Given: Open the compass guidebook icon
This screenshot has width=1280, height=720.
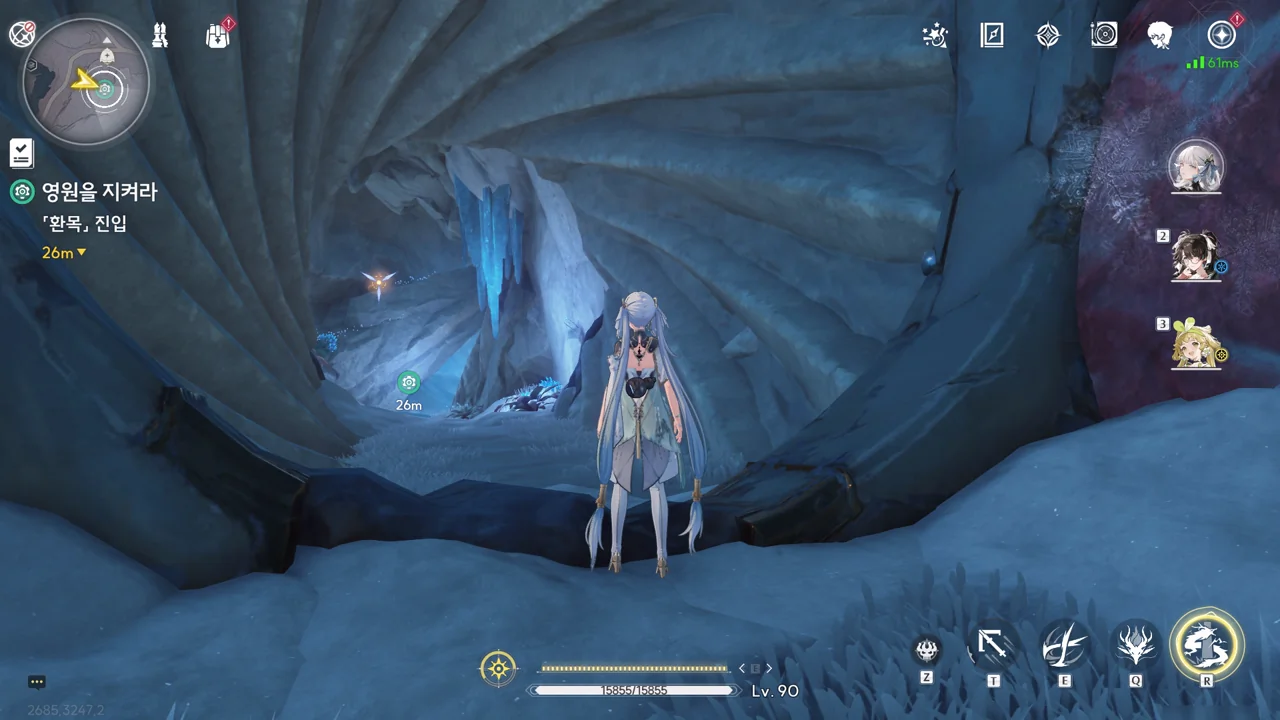Looking at the screenshot, I should coord(992,36).
